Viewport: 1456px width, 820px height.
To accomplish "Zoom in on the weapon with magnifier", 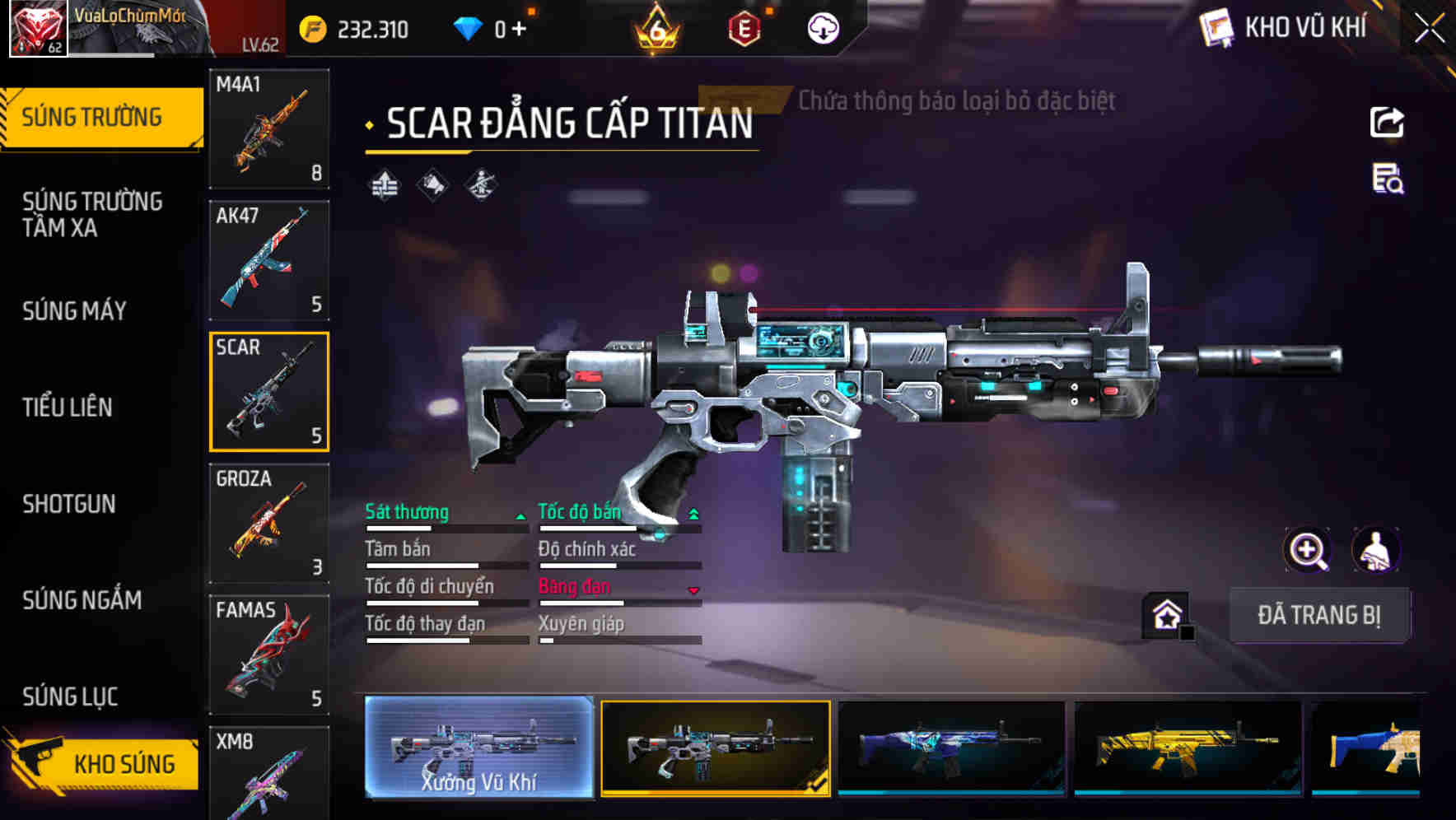I will click(x=1307, y=550).
